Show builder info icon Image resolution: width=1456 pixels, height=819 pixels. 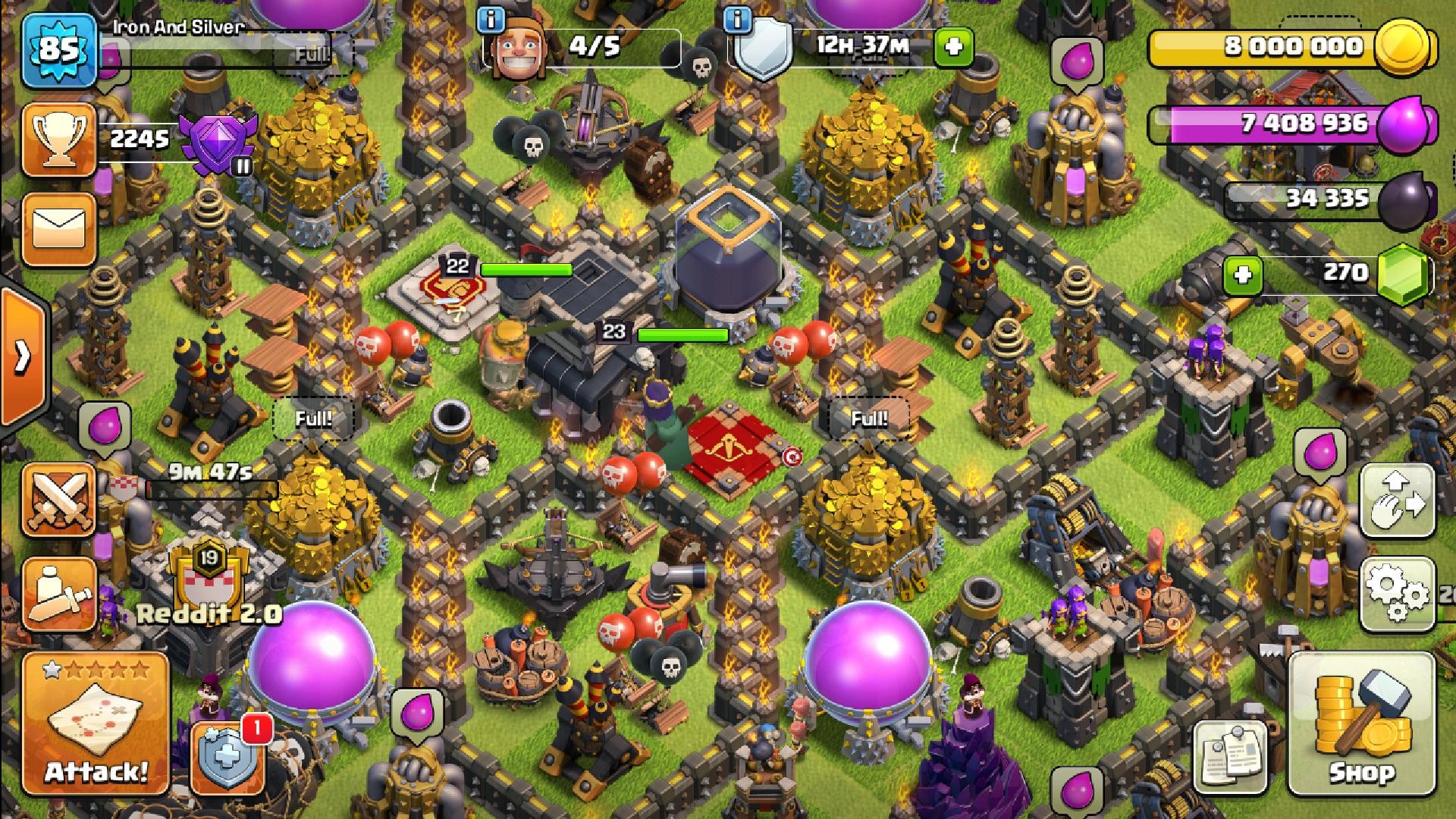click(x=491, y=20)
